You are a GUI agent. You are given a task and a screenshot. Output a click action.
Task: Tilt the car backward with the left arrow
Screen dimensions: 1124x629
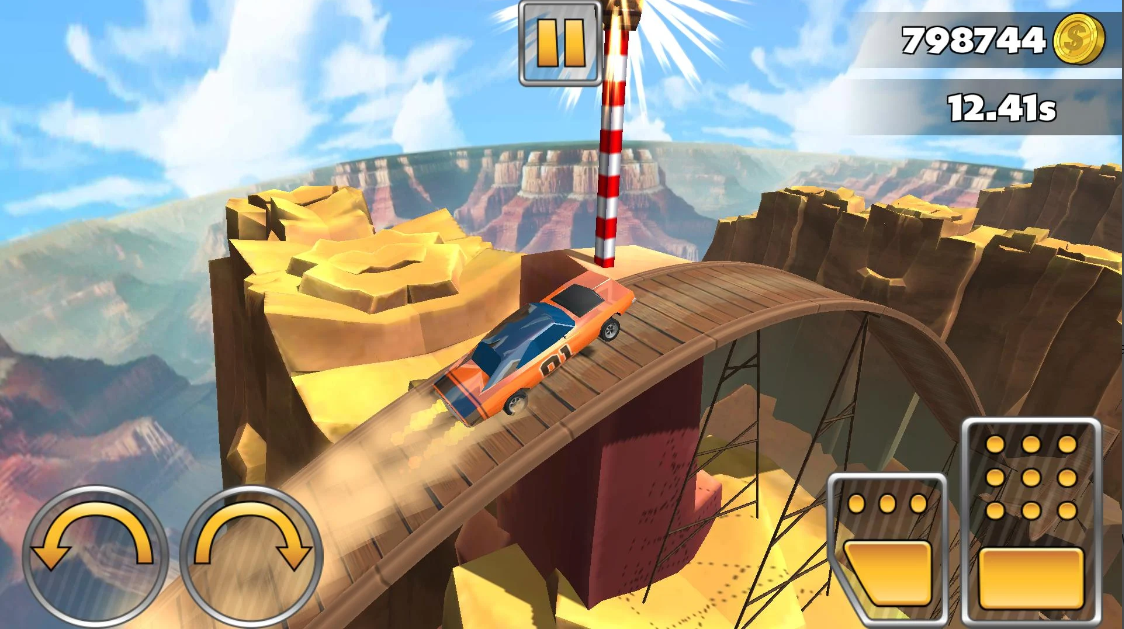(95, 554)
